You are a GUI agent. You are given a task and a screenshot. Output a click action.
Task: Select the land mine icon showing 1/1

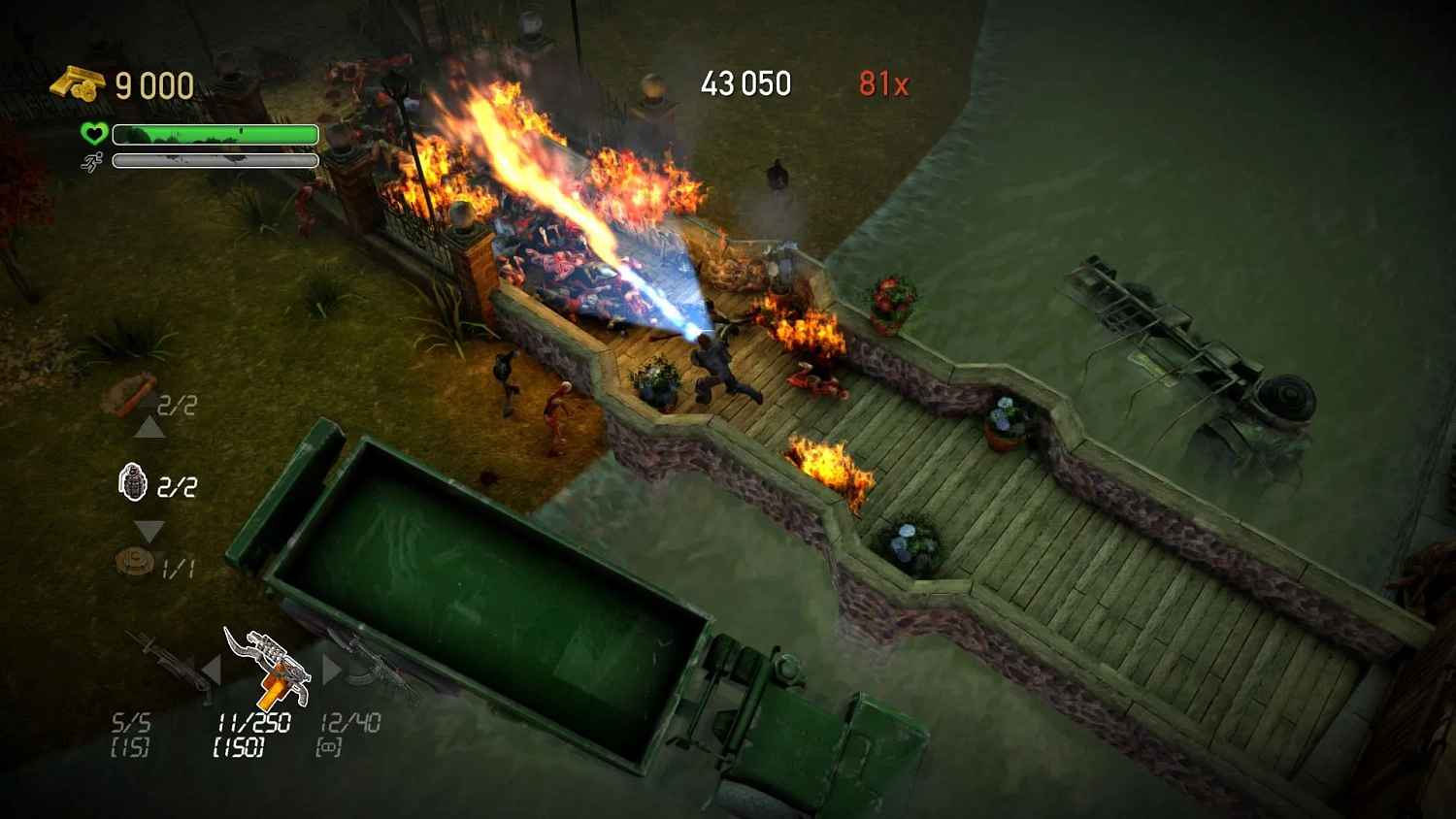137,561
